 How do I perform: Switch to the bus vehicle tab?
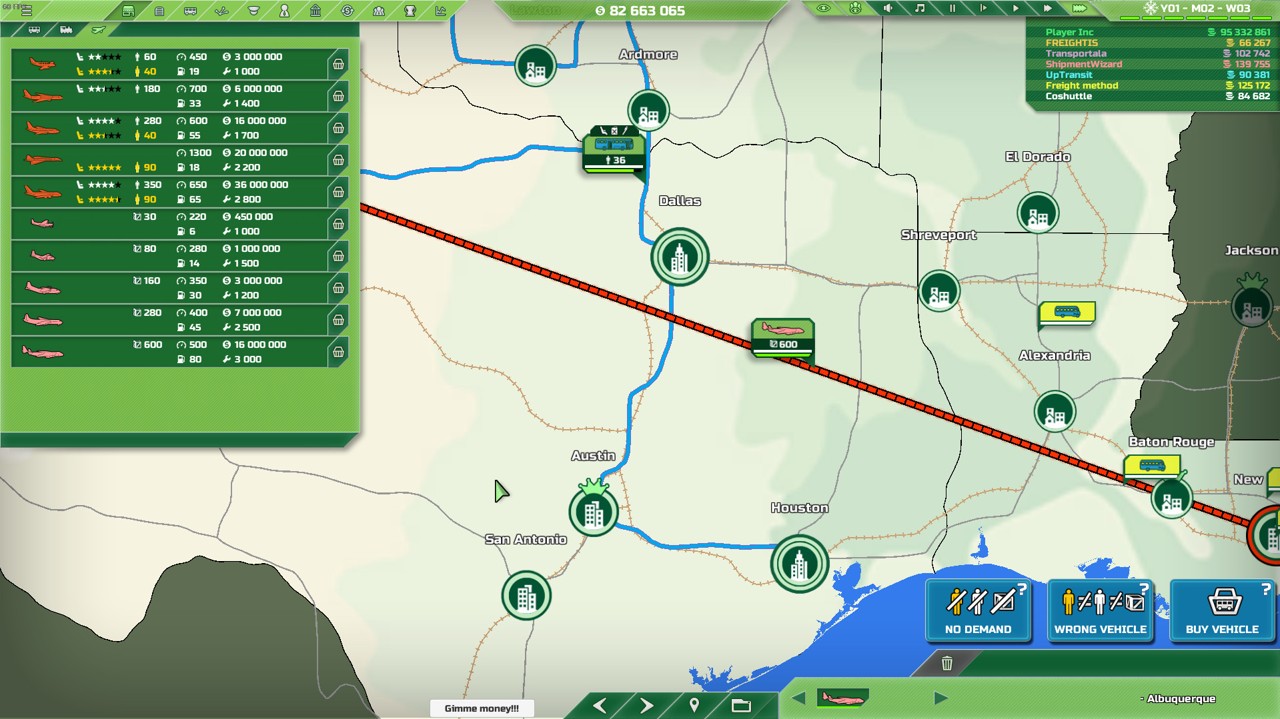(35, 30)
